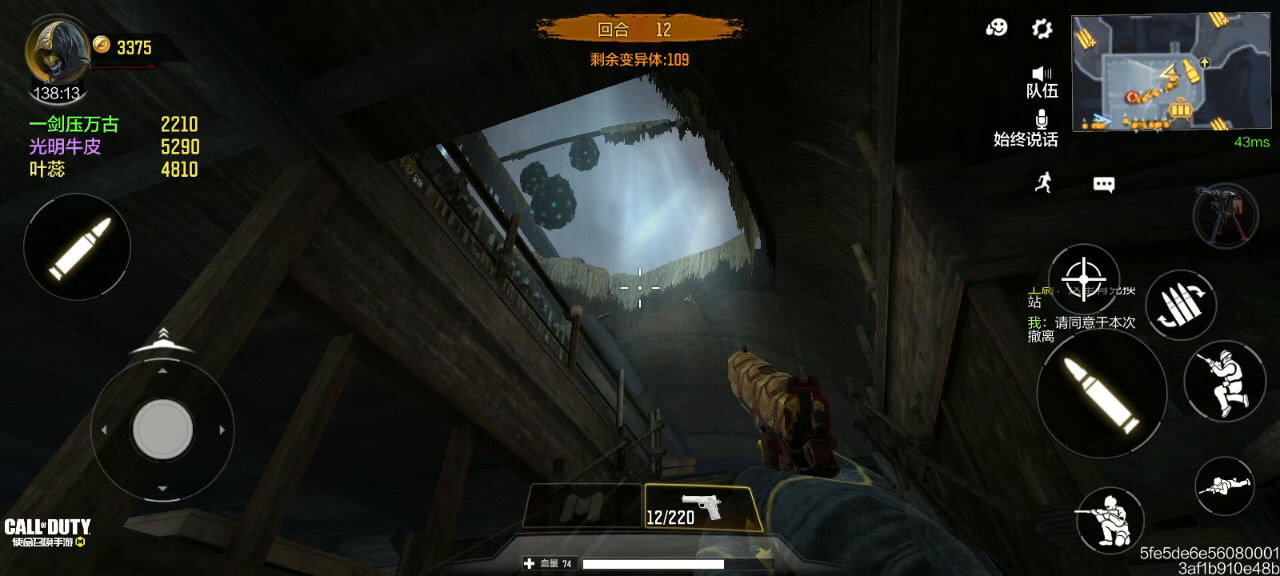The image size is (1280, 576).
Task: Tap the crouched rifleman button below fire
Action: coord(1110,520)
